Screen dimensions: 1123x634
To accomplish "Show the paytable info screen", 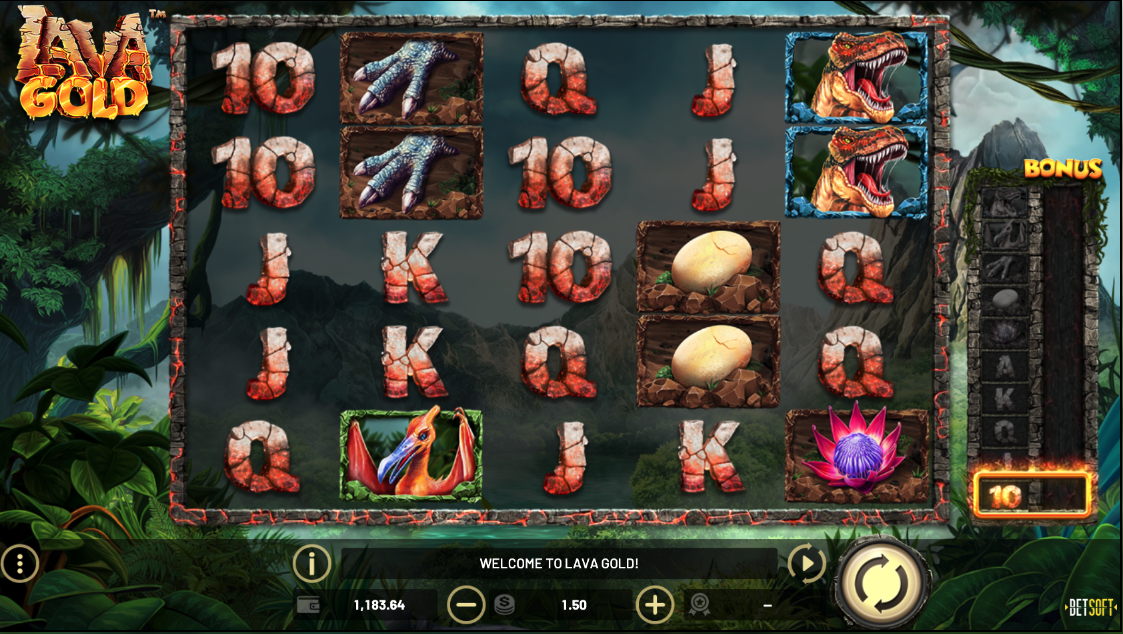I will pyautogui.click(x=312, y=565).
